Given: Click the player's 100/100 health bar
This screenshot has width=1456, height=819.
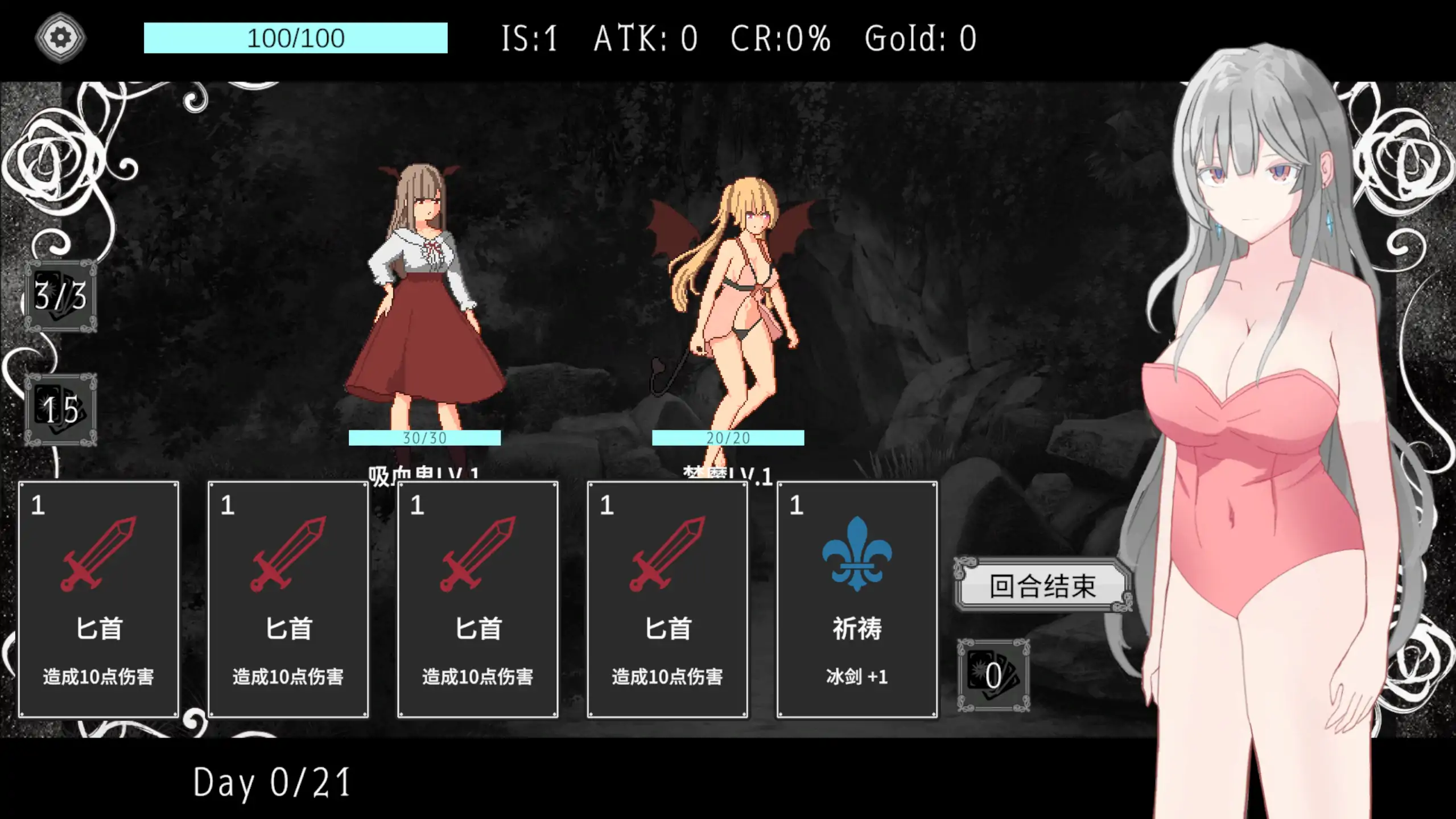Looking at the screenshot, I should click(x=295, y=38).
